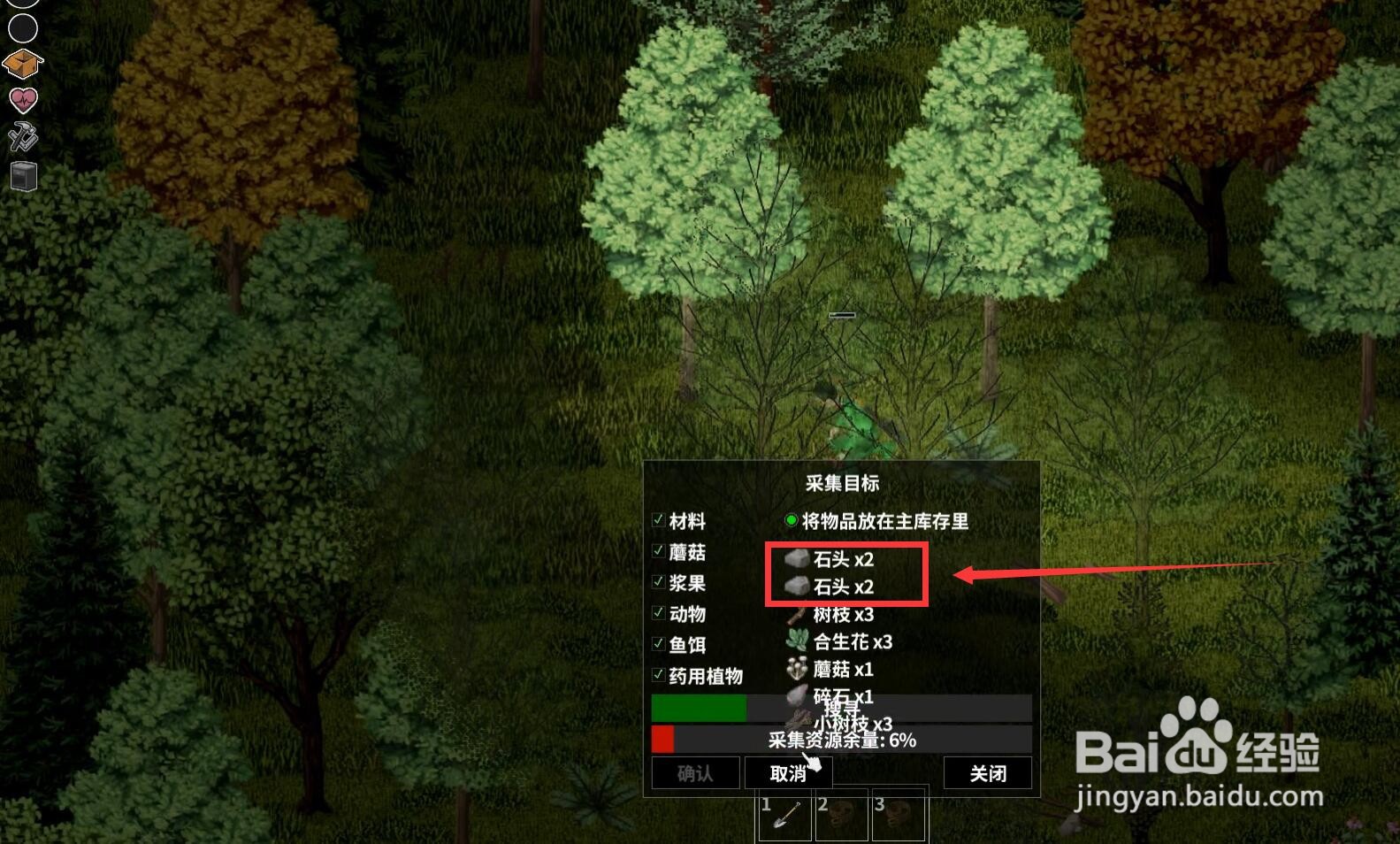
Task: Select the 将物品放在主库存里 radio option
Action: (x=791, y=521)
